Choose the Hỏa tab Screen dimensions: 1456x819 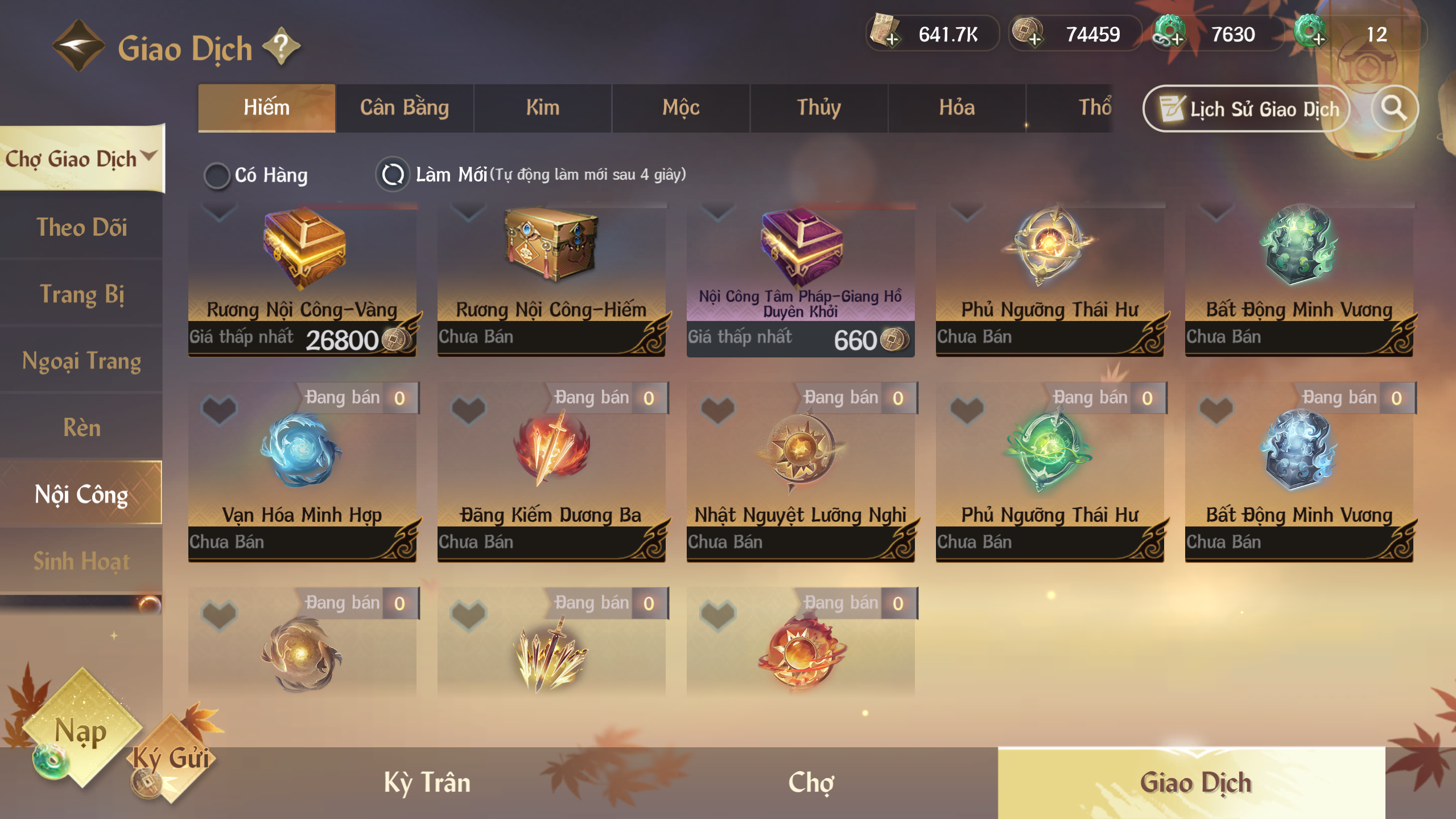956,108
